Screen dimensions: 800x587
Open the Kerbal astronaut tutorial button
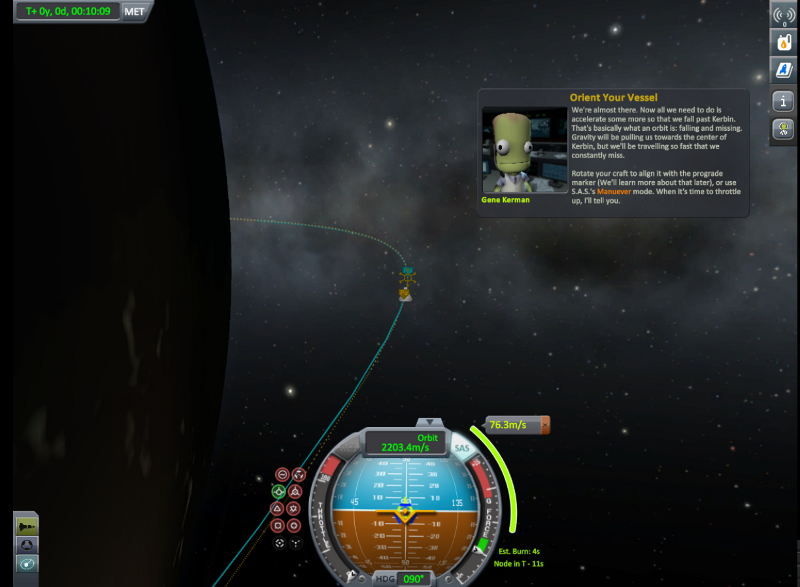click(782, 130)
